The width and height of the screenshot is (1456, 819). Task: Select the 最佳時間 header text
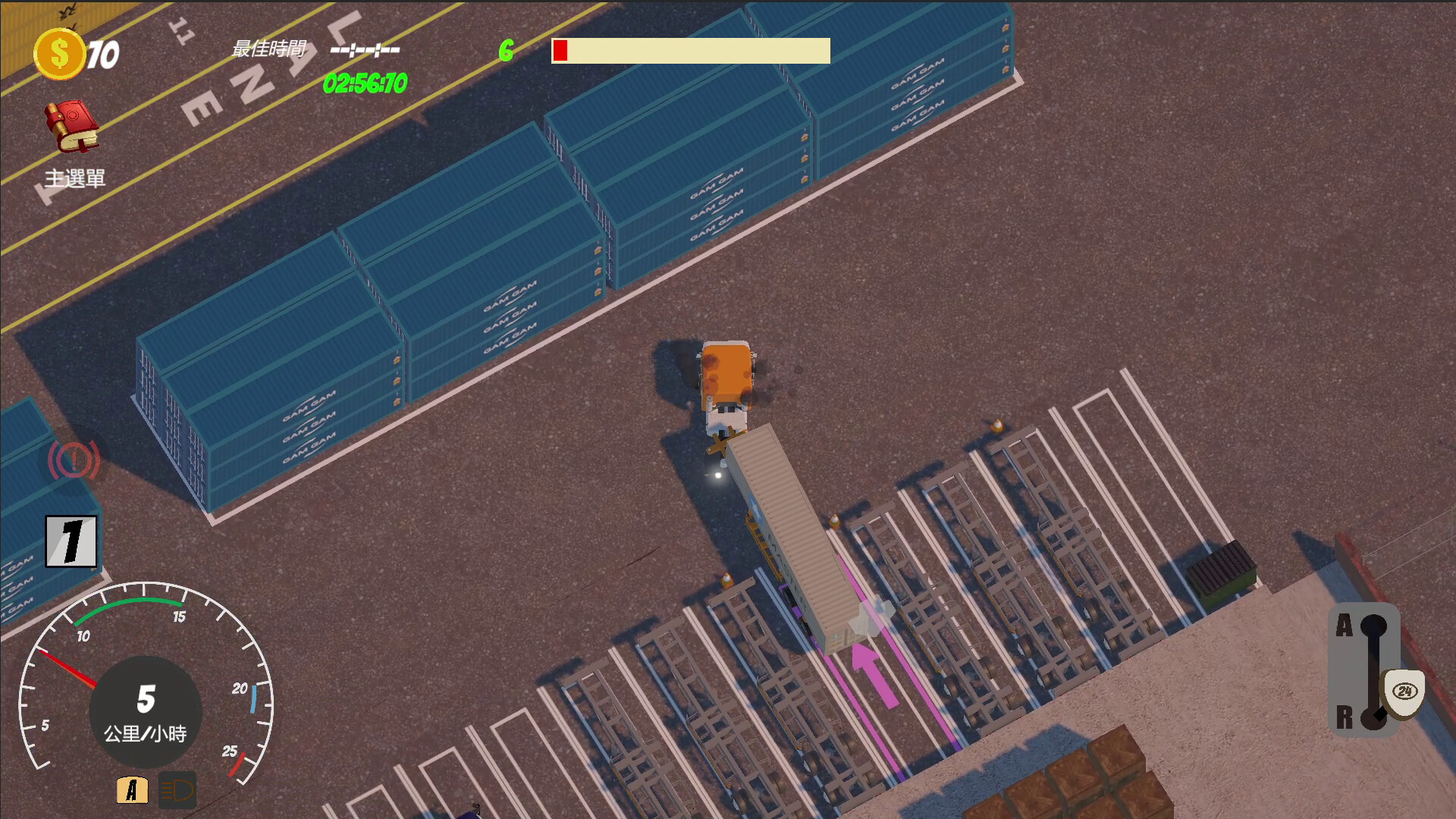pos(268,50)
